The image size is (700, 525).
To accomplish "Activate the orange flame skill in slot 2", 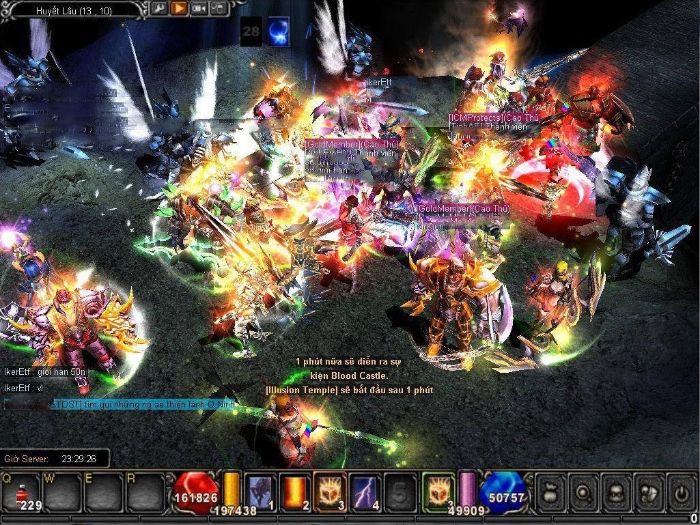I will (295, 490).
